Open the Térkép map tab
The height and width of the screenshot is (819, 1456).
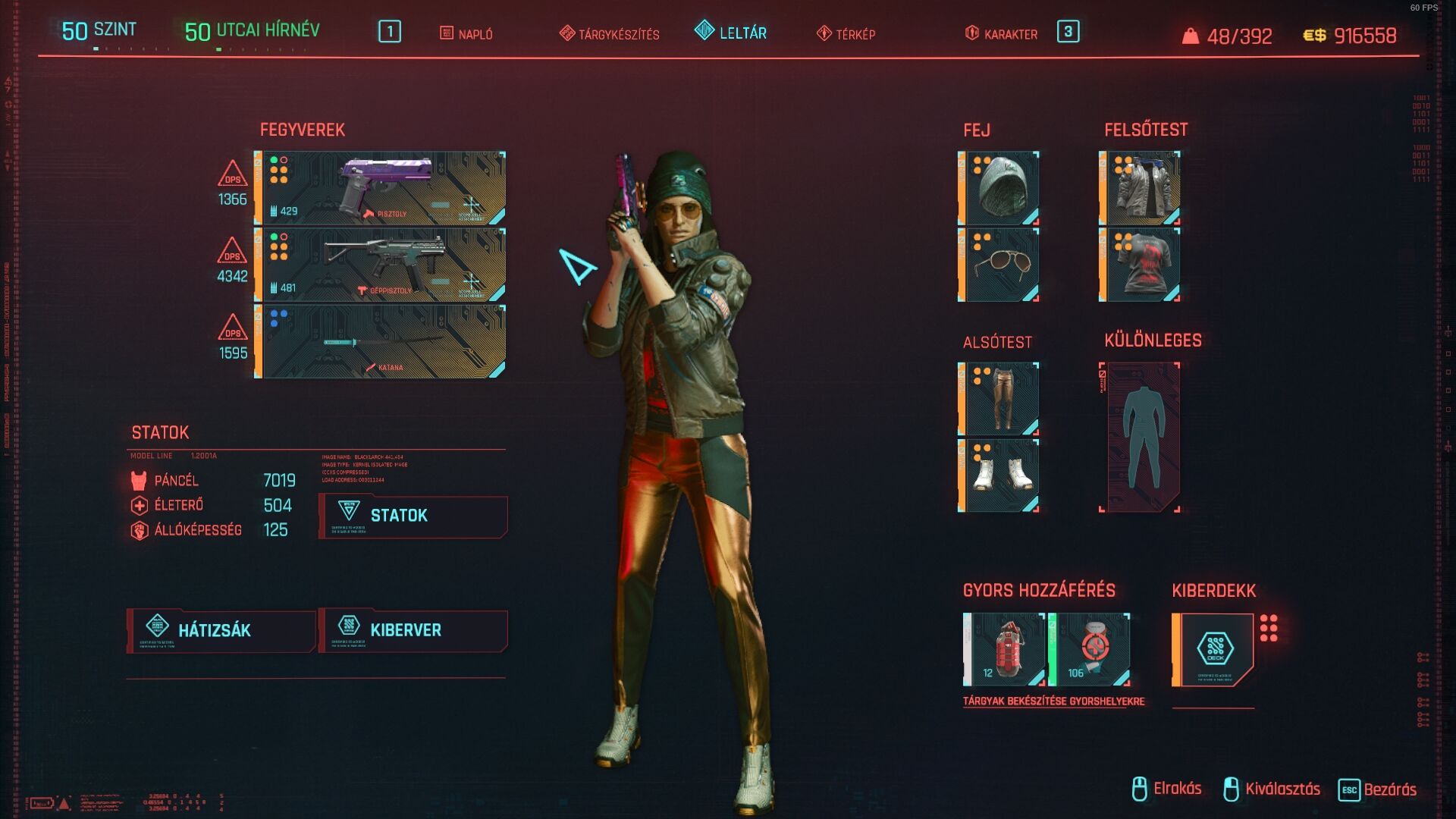[x=846, y=34]
